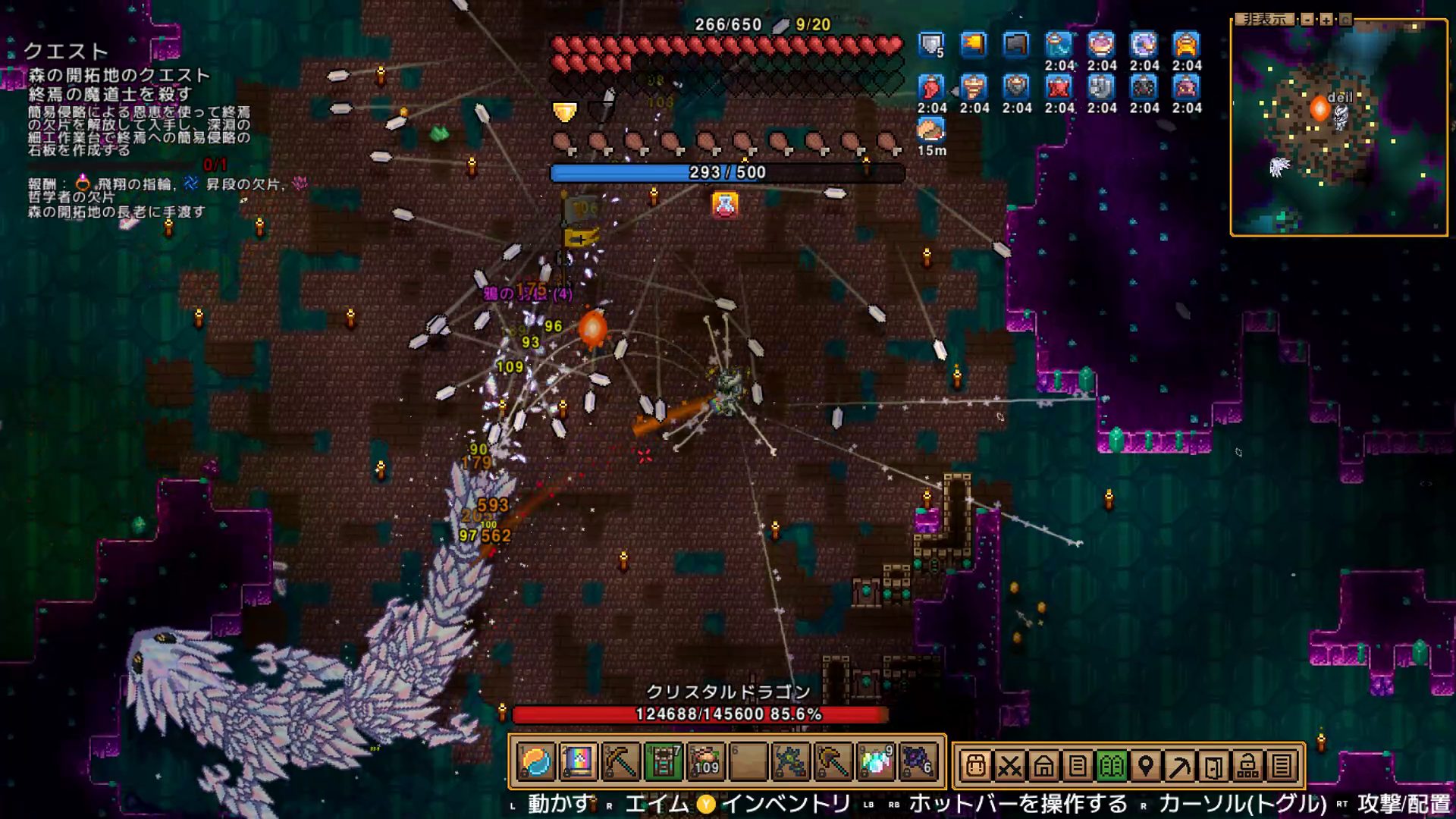
Task: Click the shield armor buff icon
Action: coord(931,45)
